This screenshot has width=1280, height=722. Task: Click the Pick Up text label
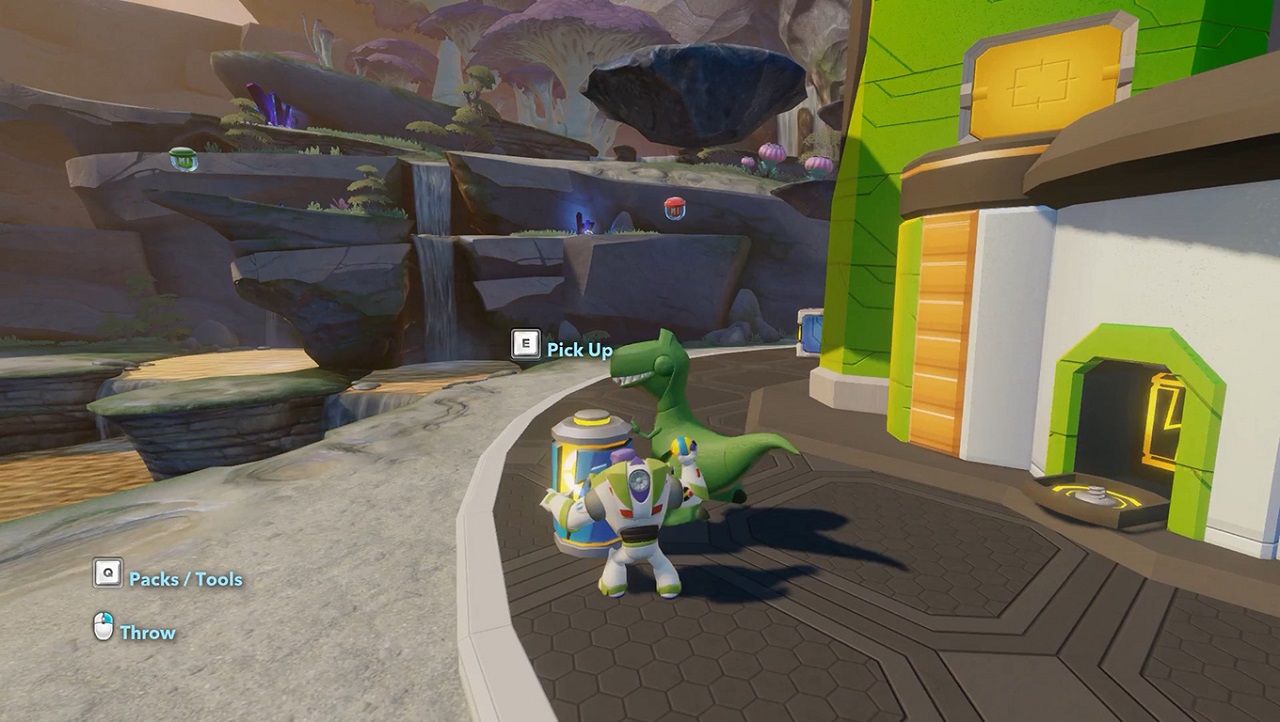(578, 351)
